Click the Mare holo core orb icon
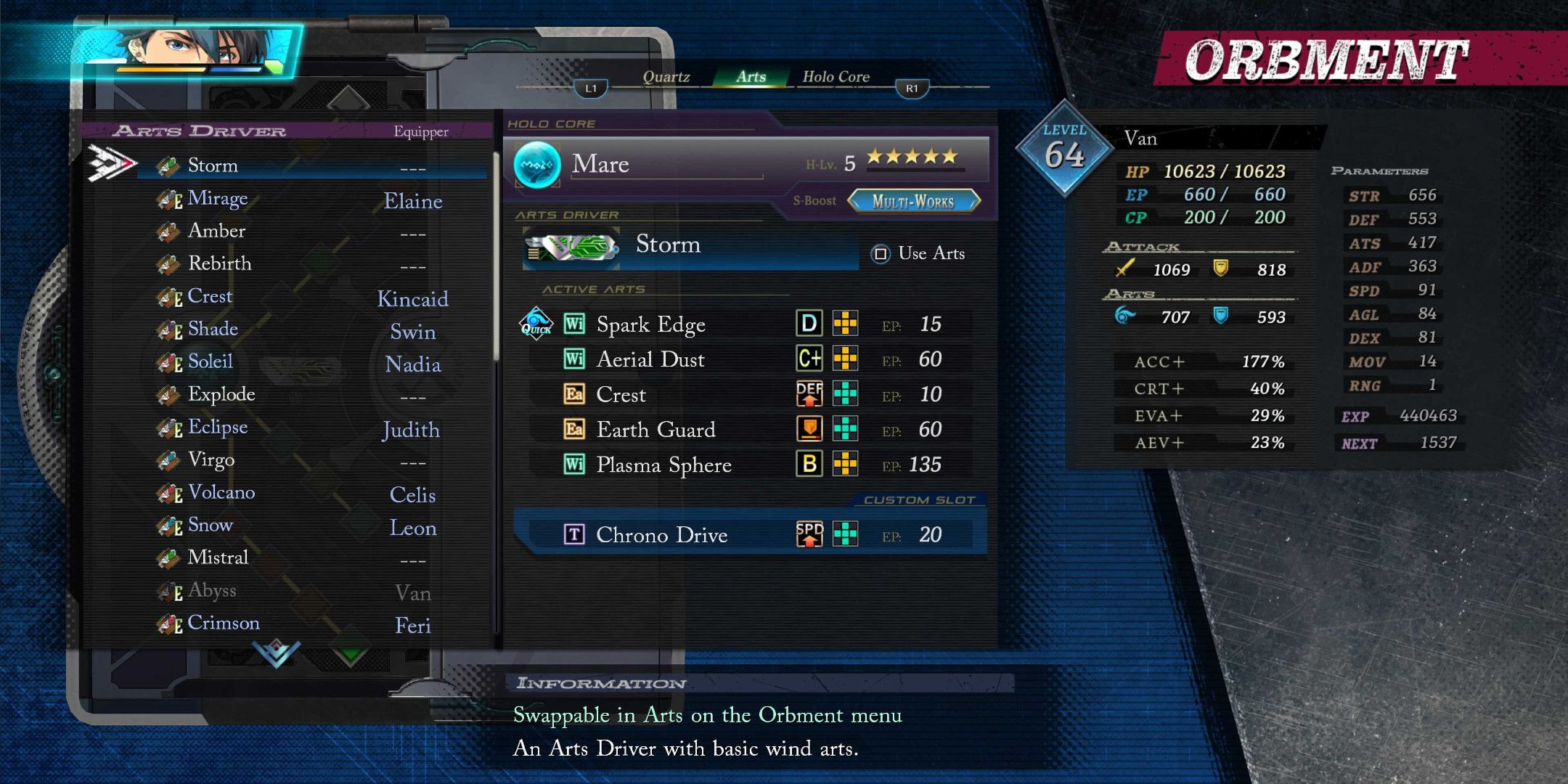This screenshot has width=1568, height=784. coord(537,164)
